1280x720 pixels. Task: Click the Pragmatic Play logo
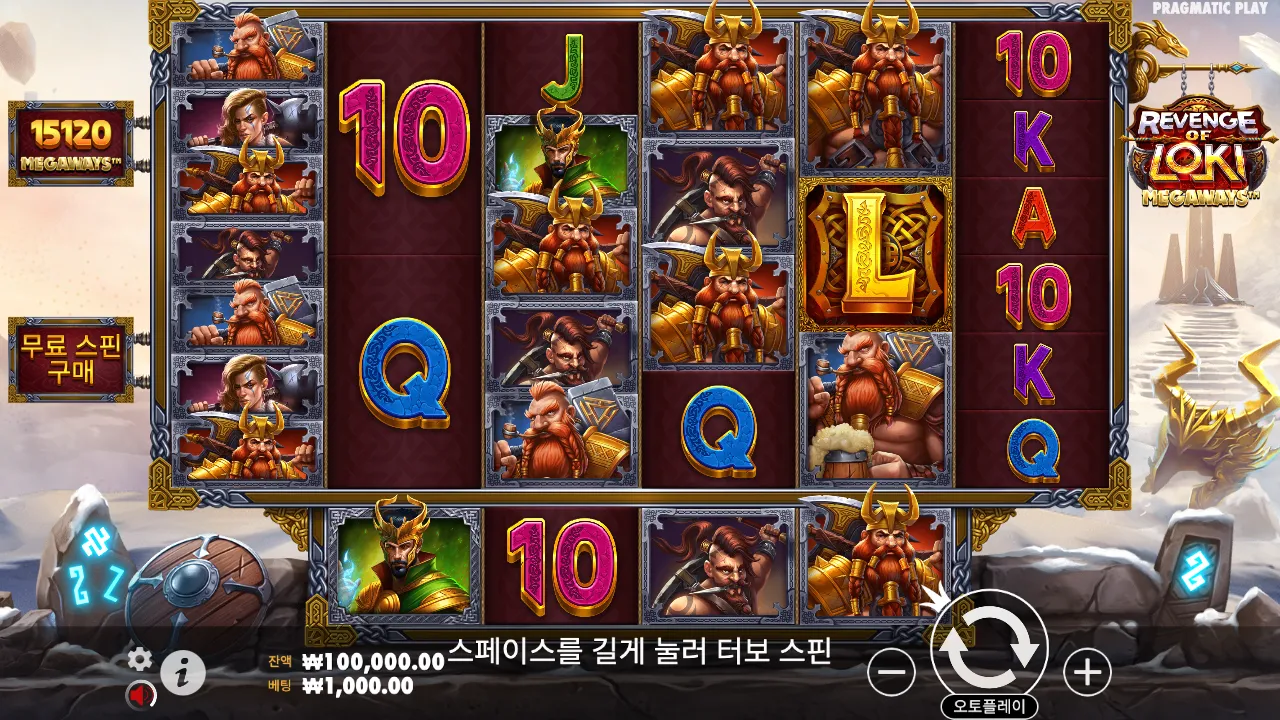pyautogui.click(x=1207, y=10)
